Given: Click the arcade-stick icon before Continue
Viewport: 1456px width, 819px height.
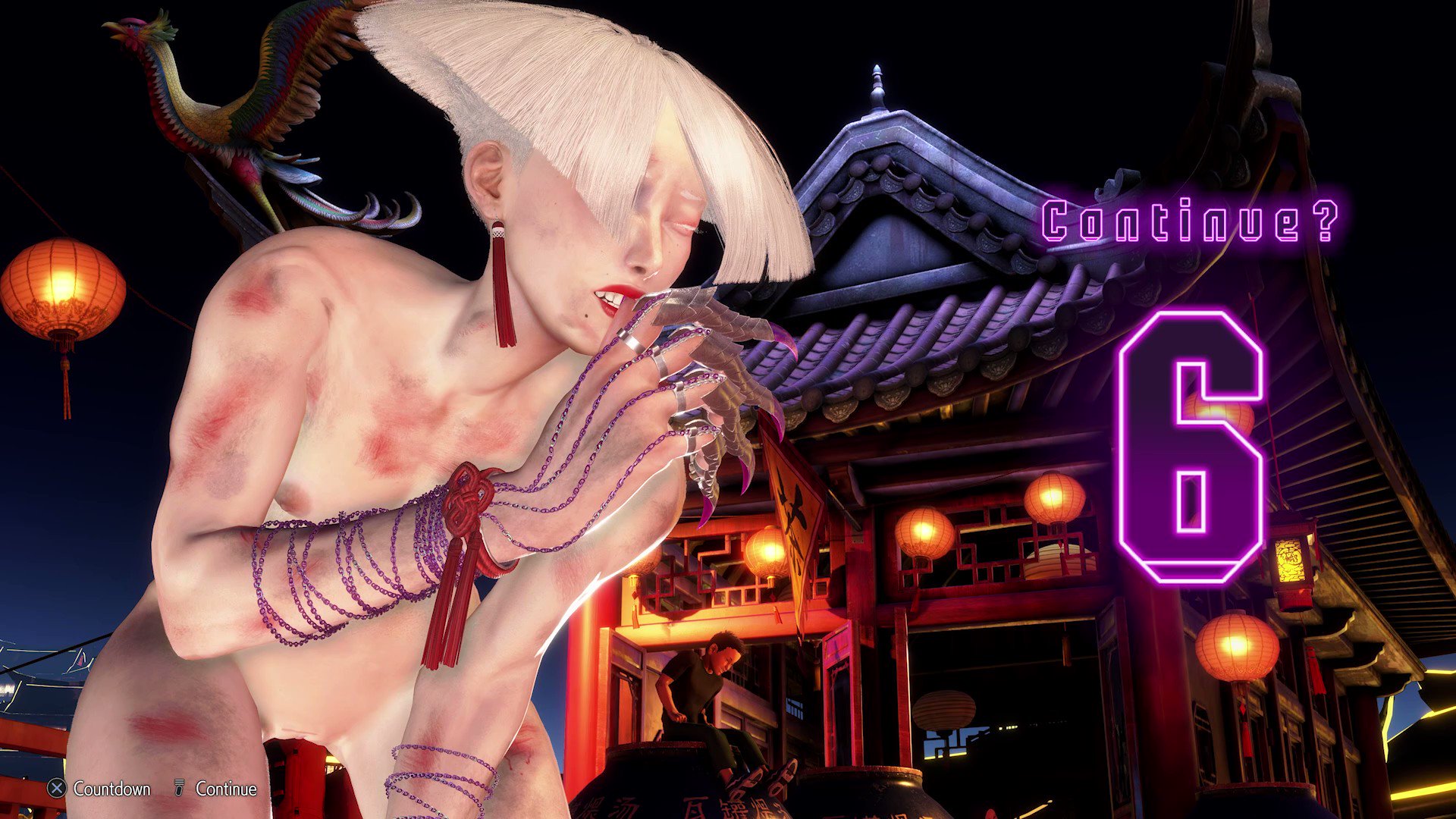Looking at the screenshot, I should [x=179, y=789].
